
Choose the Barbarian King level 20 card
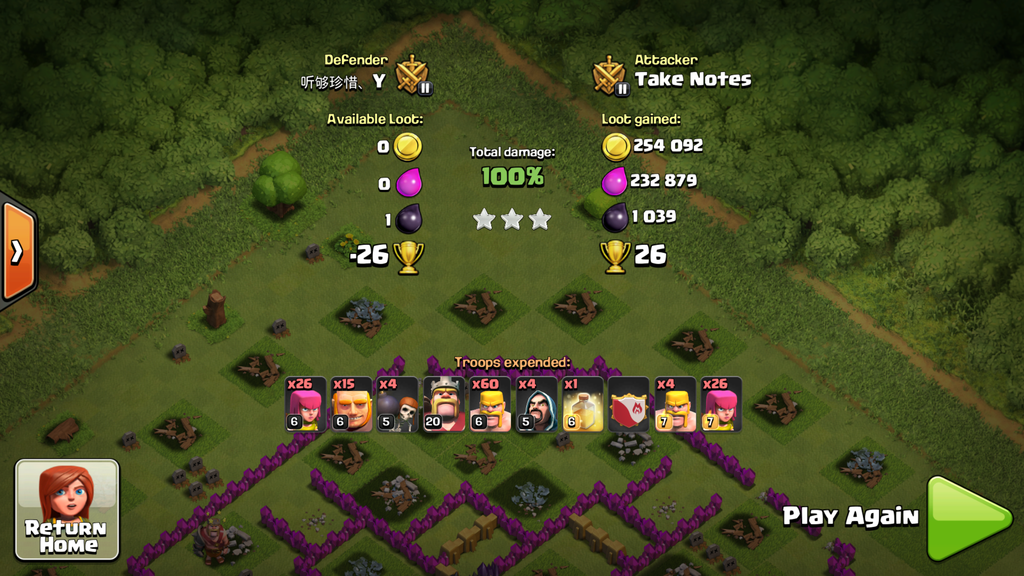[x=443, y=404]
